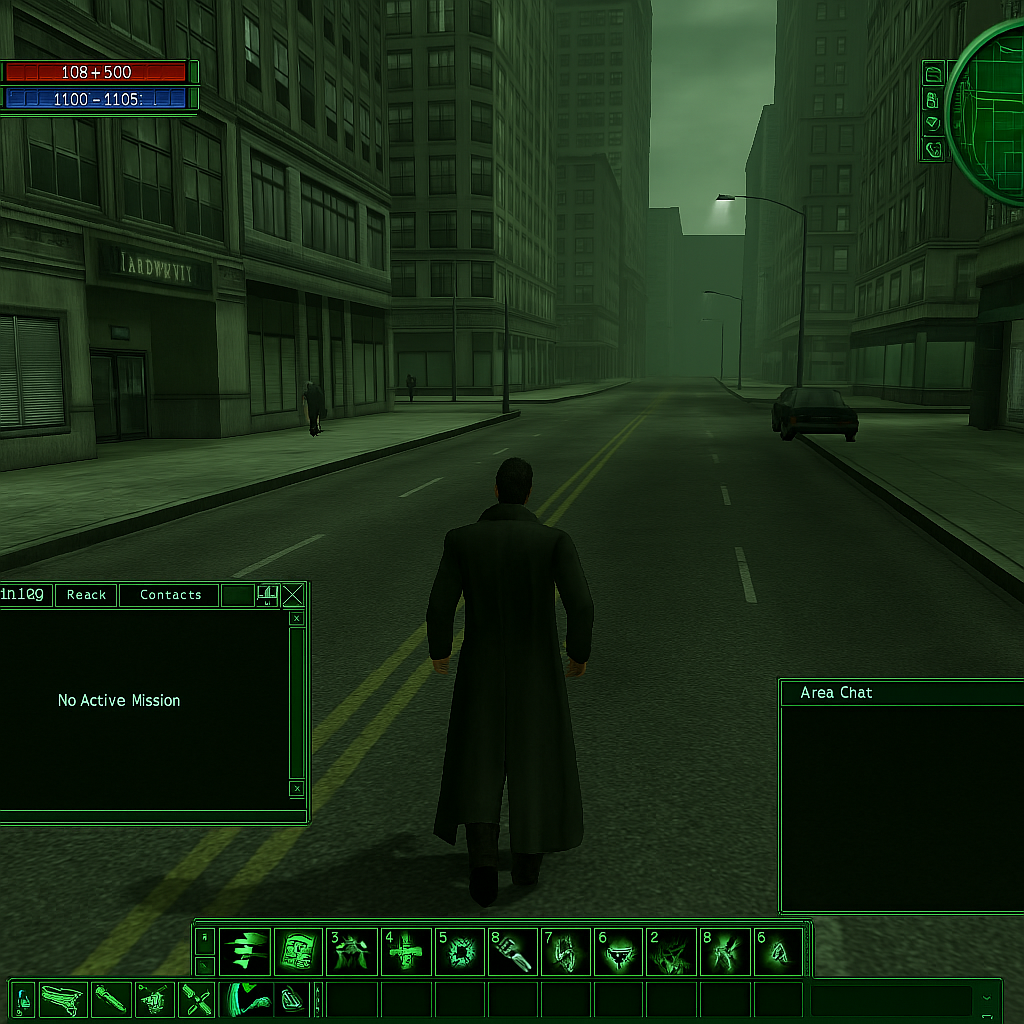Toggle the padlock icon beside the minimap
Viewport: 1024px width, 1024px height.
coord(933,99)
